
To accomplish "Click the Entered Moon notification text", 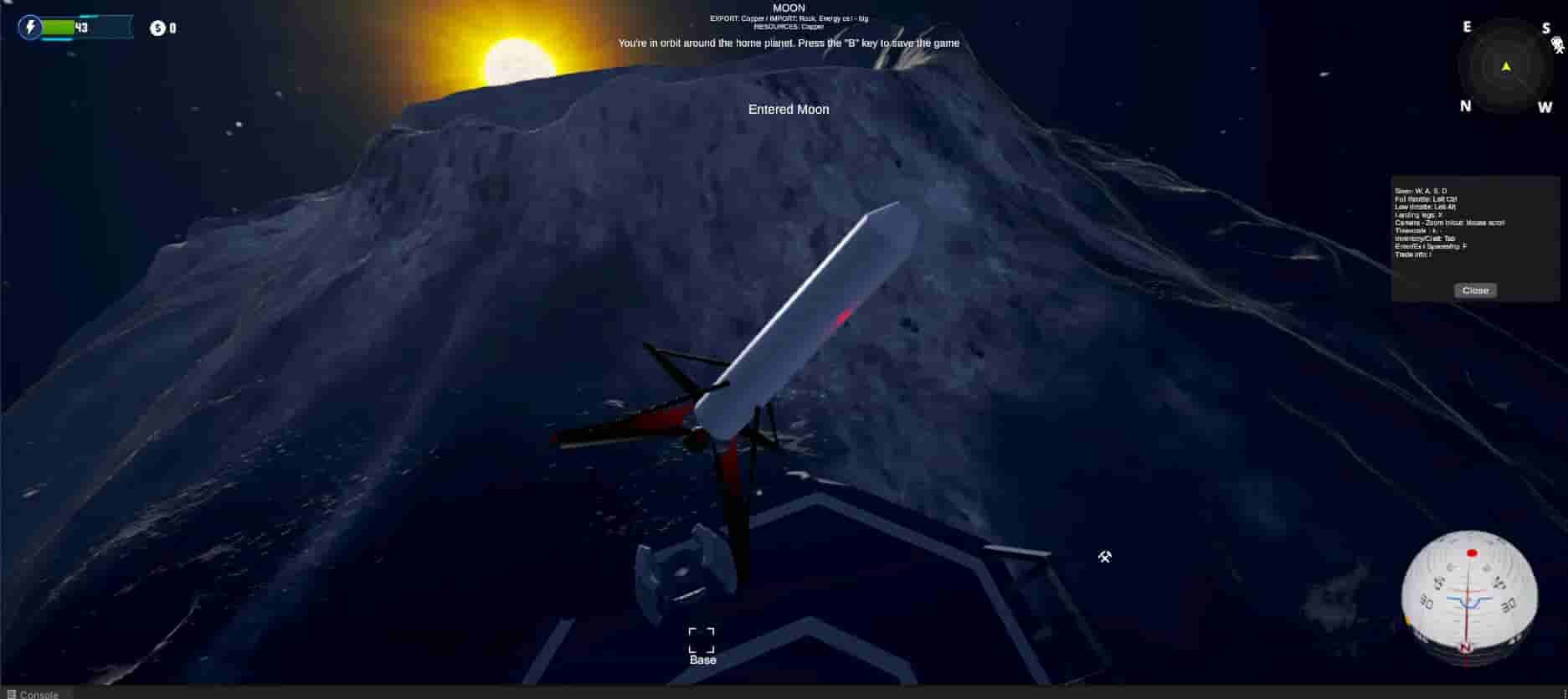I will pyautogui.click(x=787, y=109).
